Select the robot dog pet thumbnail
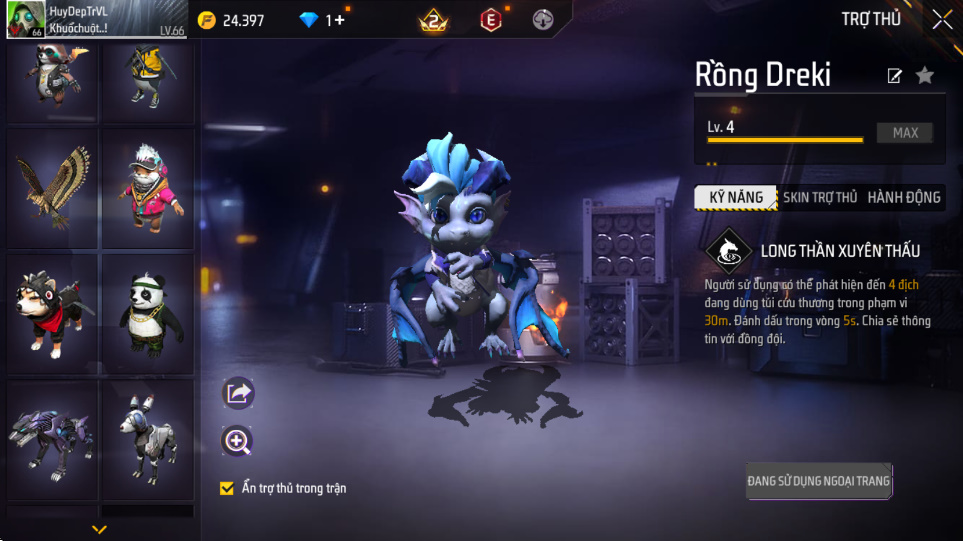The image size is (963, 541). (147, 438)
